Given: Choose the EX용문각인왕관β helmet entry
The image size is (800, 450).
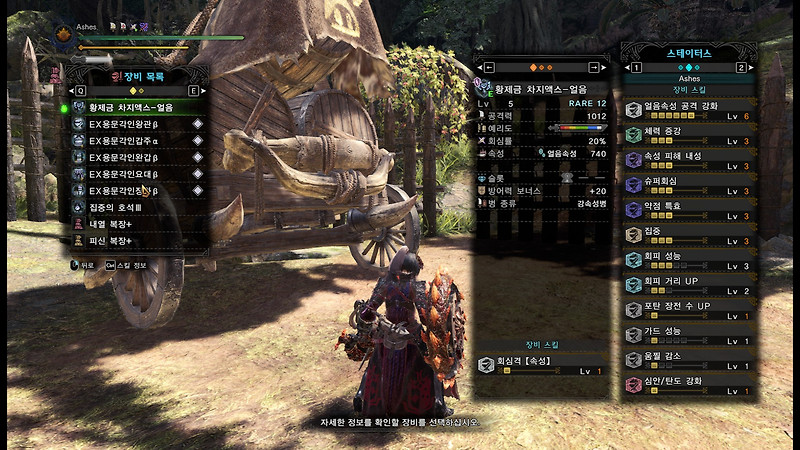Looking at the screenshot, I should pos(135,124).
